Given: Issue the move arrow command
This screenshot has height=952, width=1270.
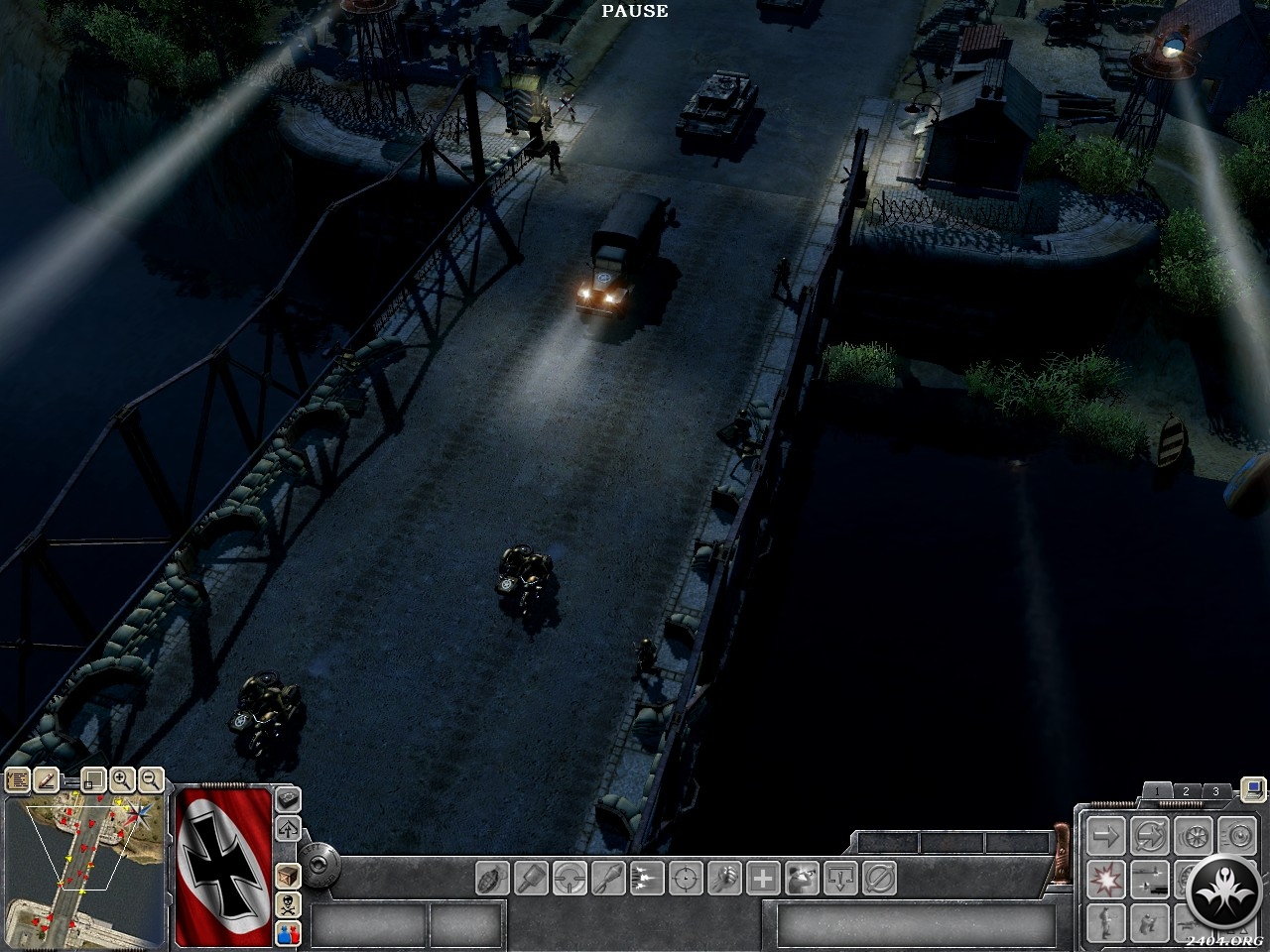Looking at the screenshot, I should (1104, 835).
